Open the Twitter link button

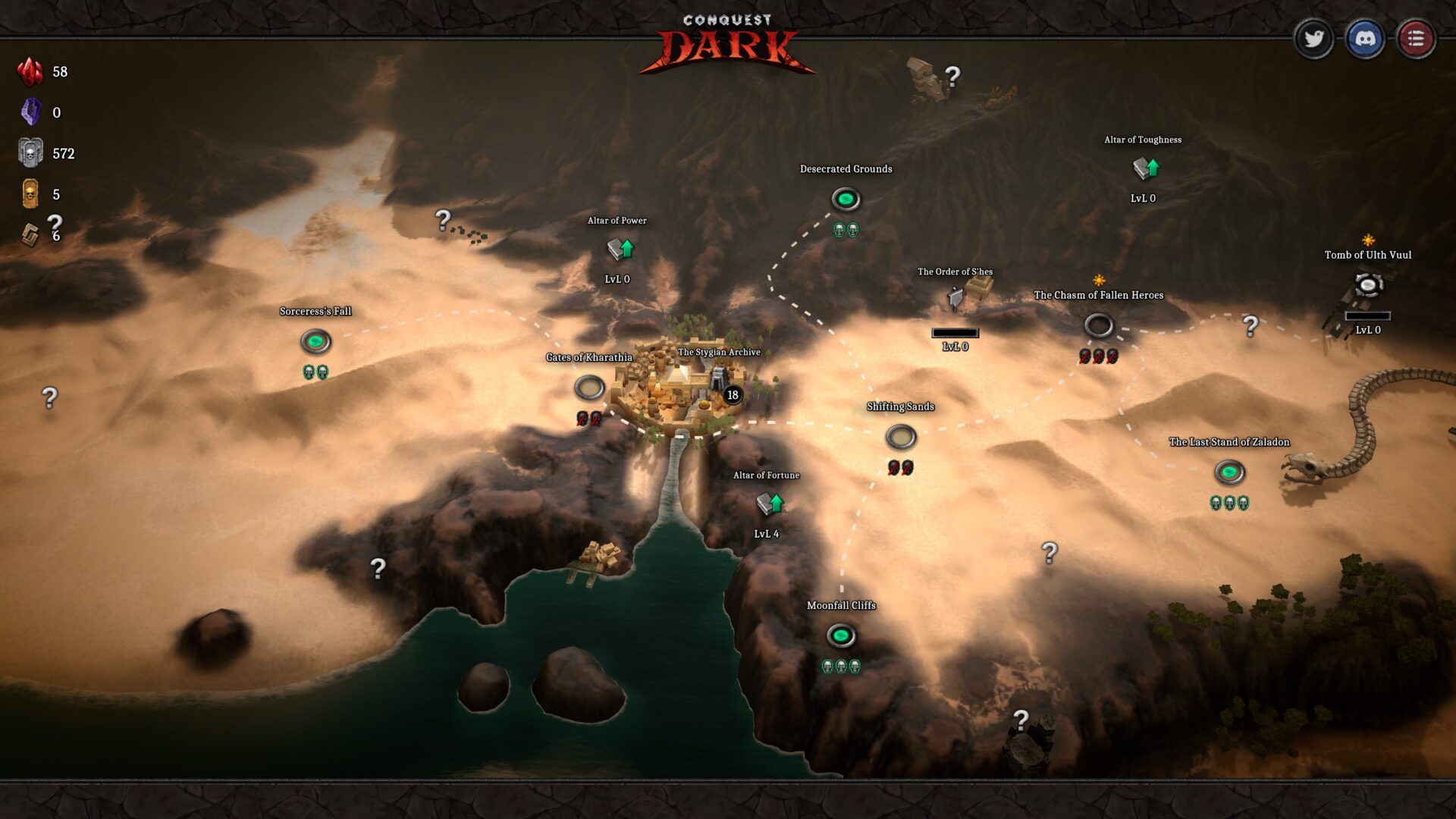[x=1313, y=39]
